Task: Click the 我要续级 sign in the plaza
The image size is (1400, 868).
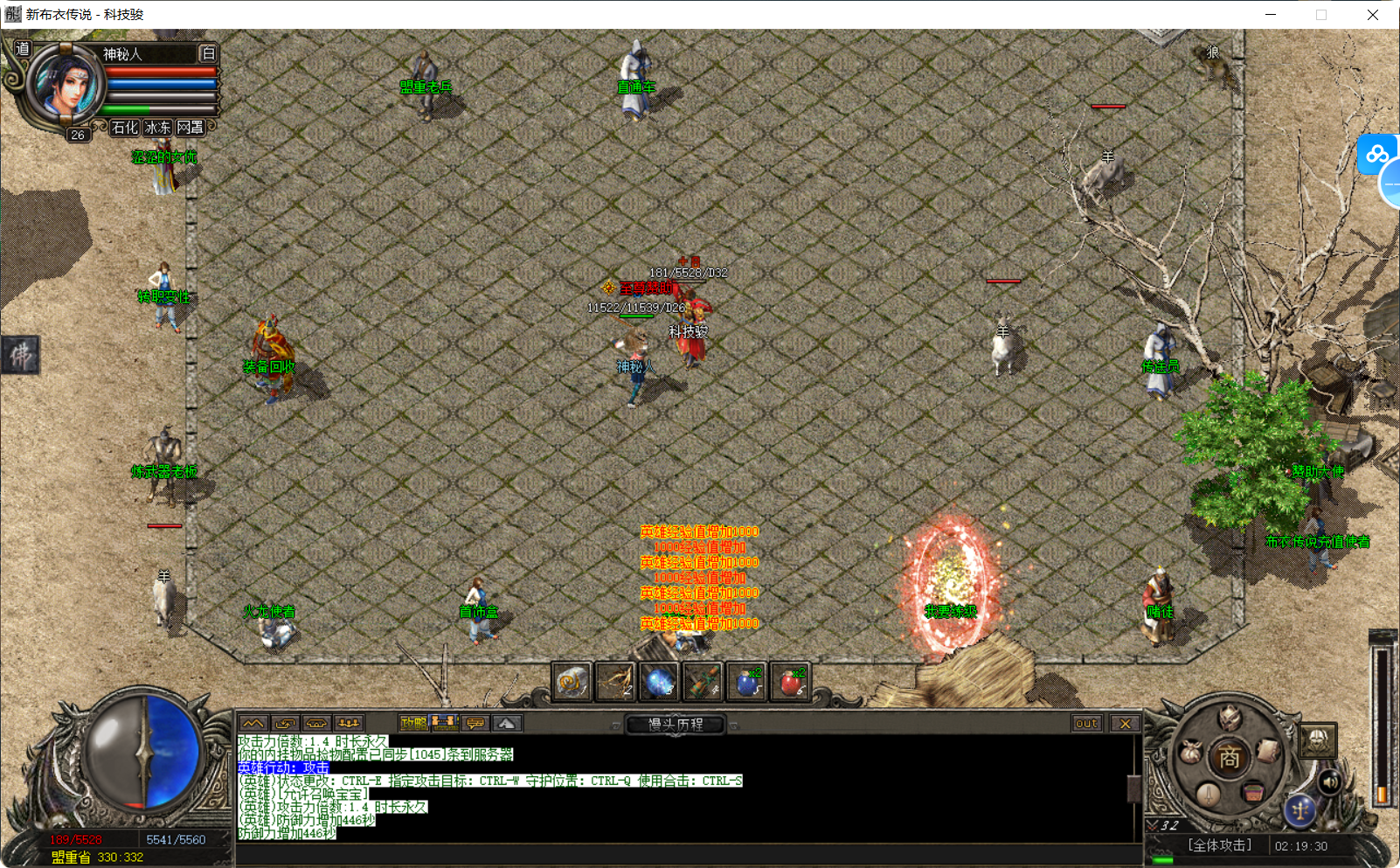Action: coord(951,612)
